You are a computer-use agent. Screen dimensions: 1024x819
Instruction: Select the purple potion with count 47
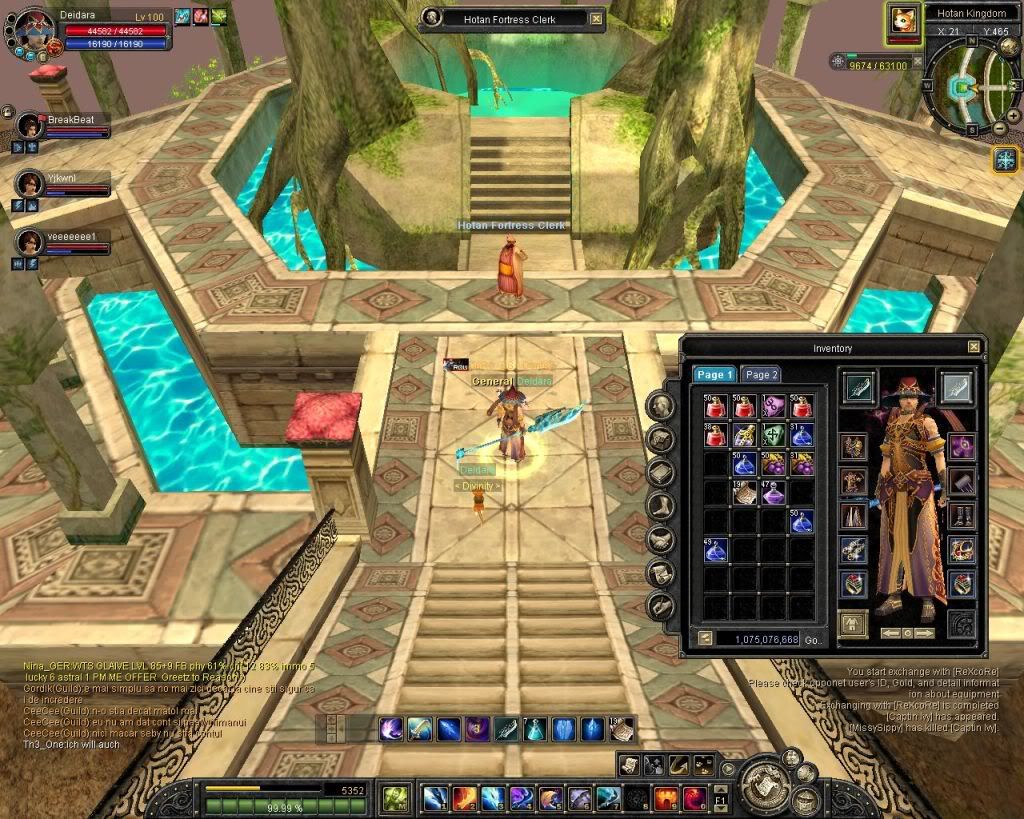pos(772,492)
